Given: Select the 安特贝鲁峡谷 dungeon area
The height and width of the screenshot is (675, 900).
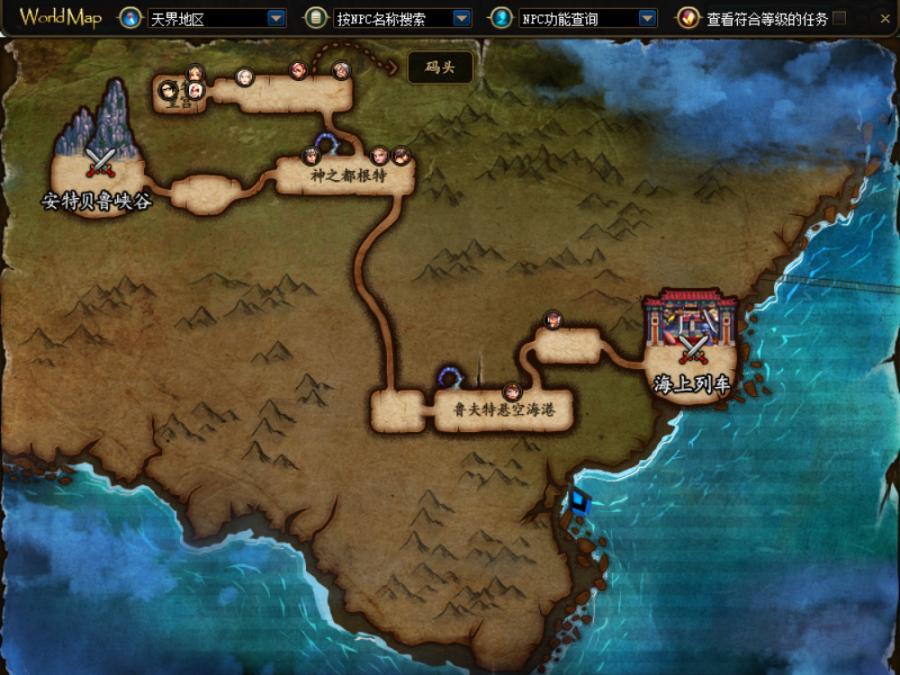Looking at the screenshot, I should (97, 170).
